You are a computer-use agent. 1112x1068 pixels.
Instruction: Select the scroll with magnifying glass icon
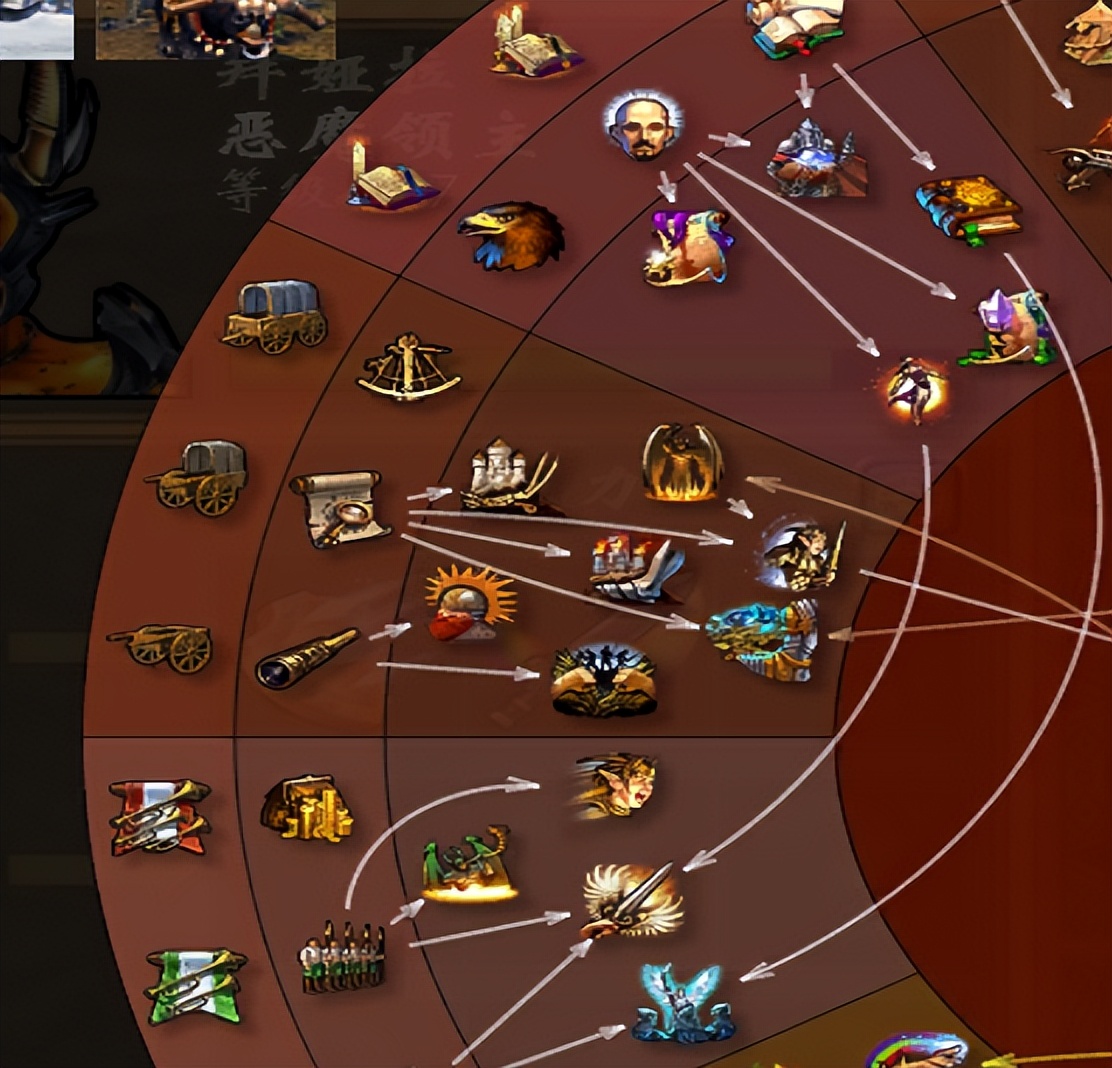click(x=340, y=508)
